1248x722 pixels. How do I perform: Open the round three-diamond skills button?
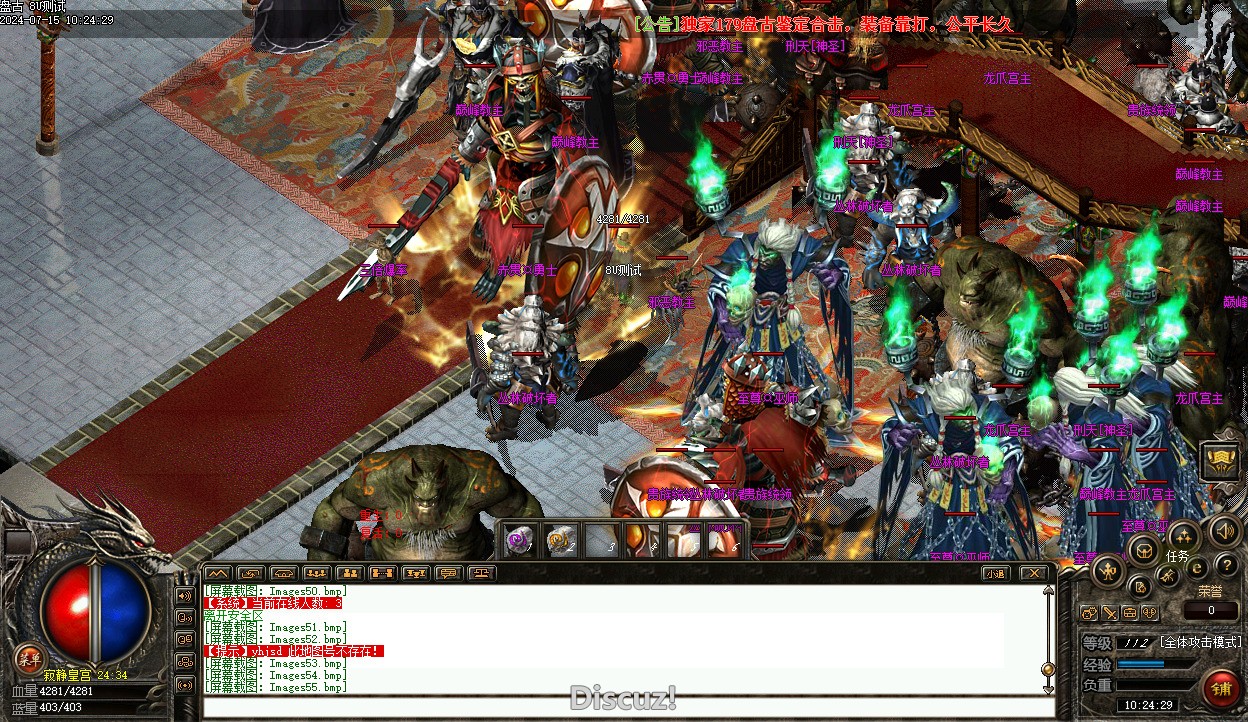(1183, 536)
